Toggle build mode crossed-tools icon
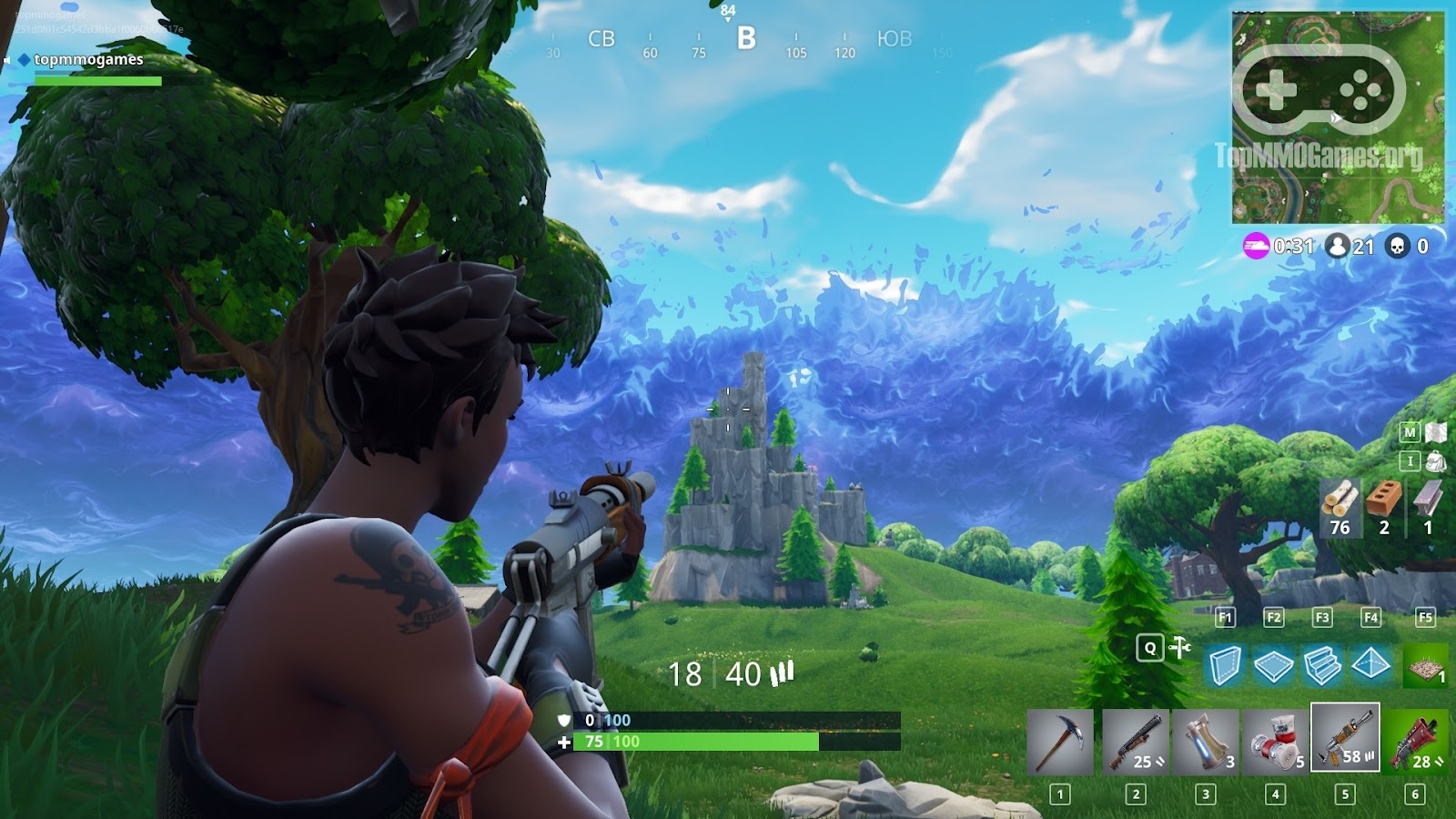 [1180, 648]
